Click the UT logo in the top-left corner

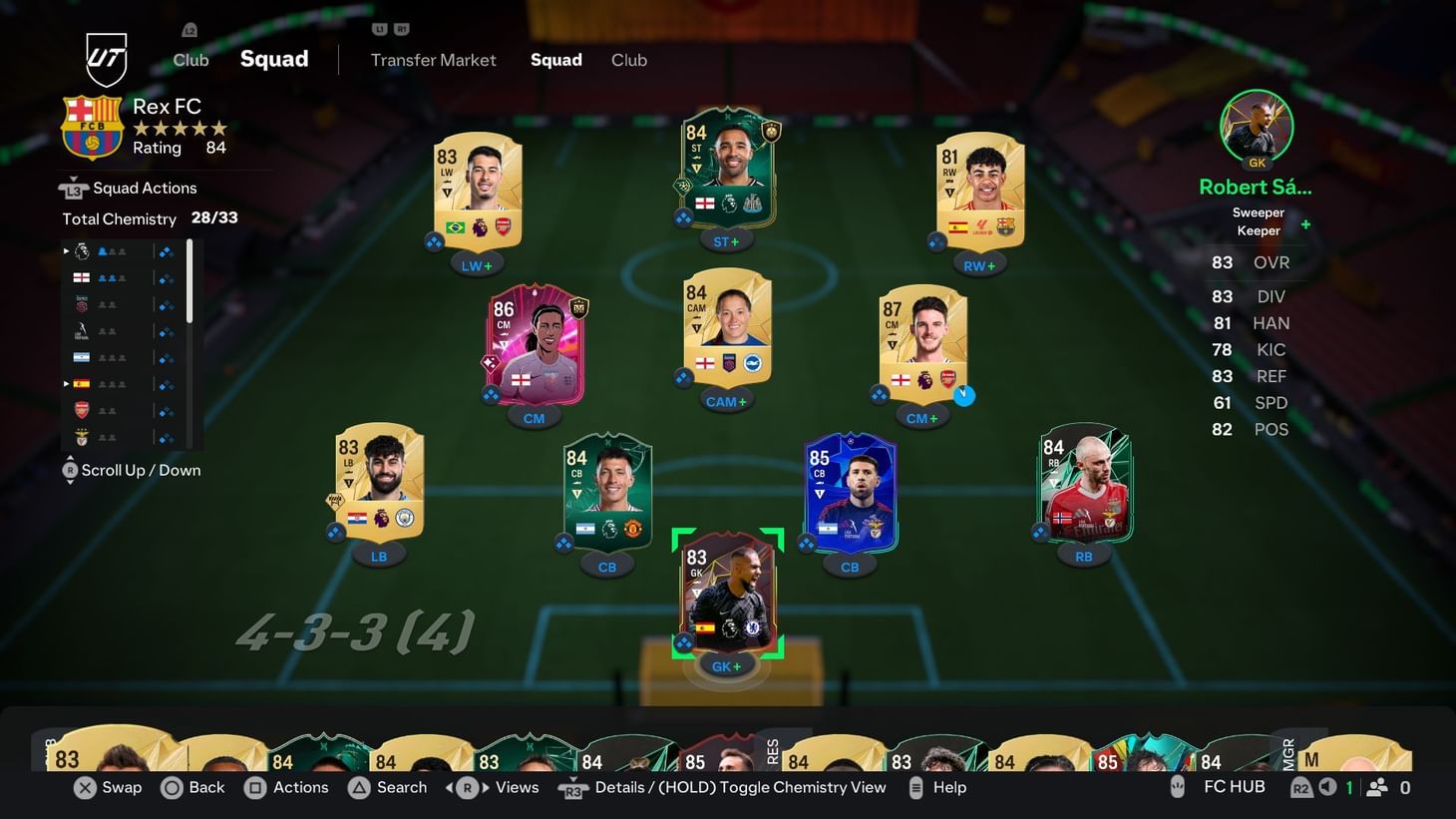(106, 60)
